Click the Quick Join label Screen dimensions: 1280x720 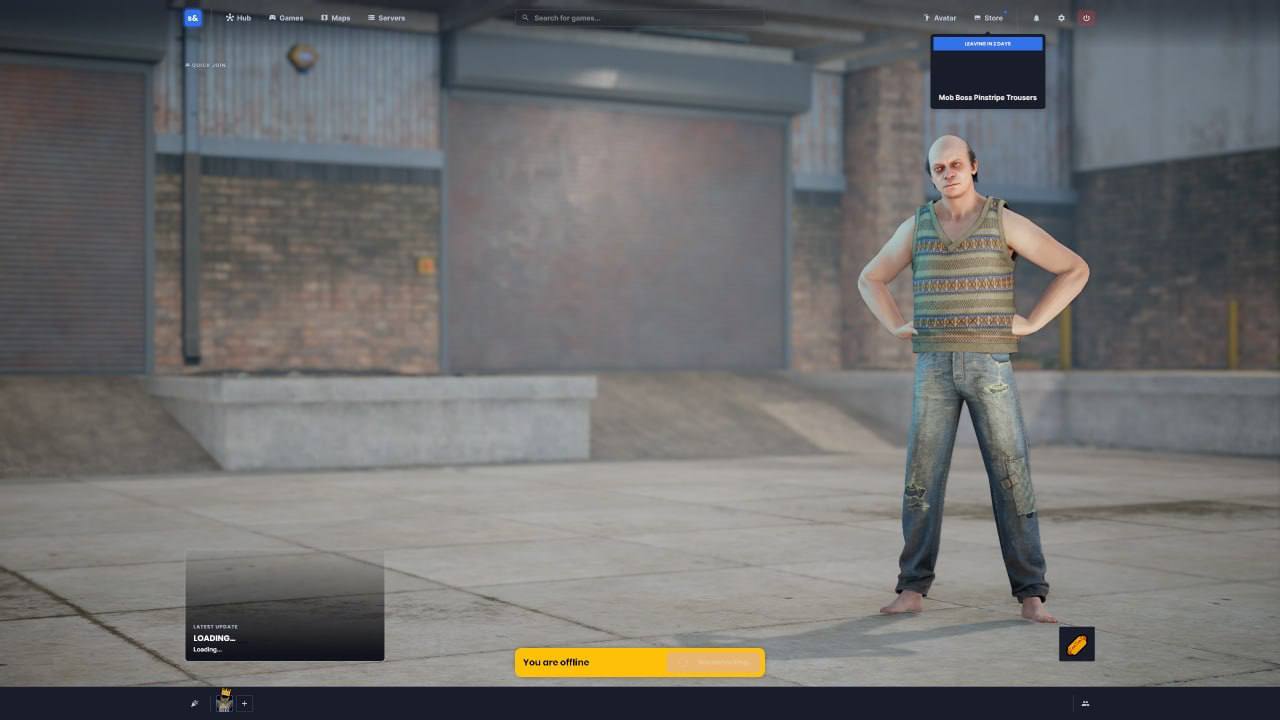point(206,65)
